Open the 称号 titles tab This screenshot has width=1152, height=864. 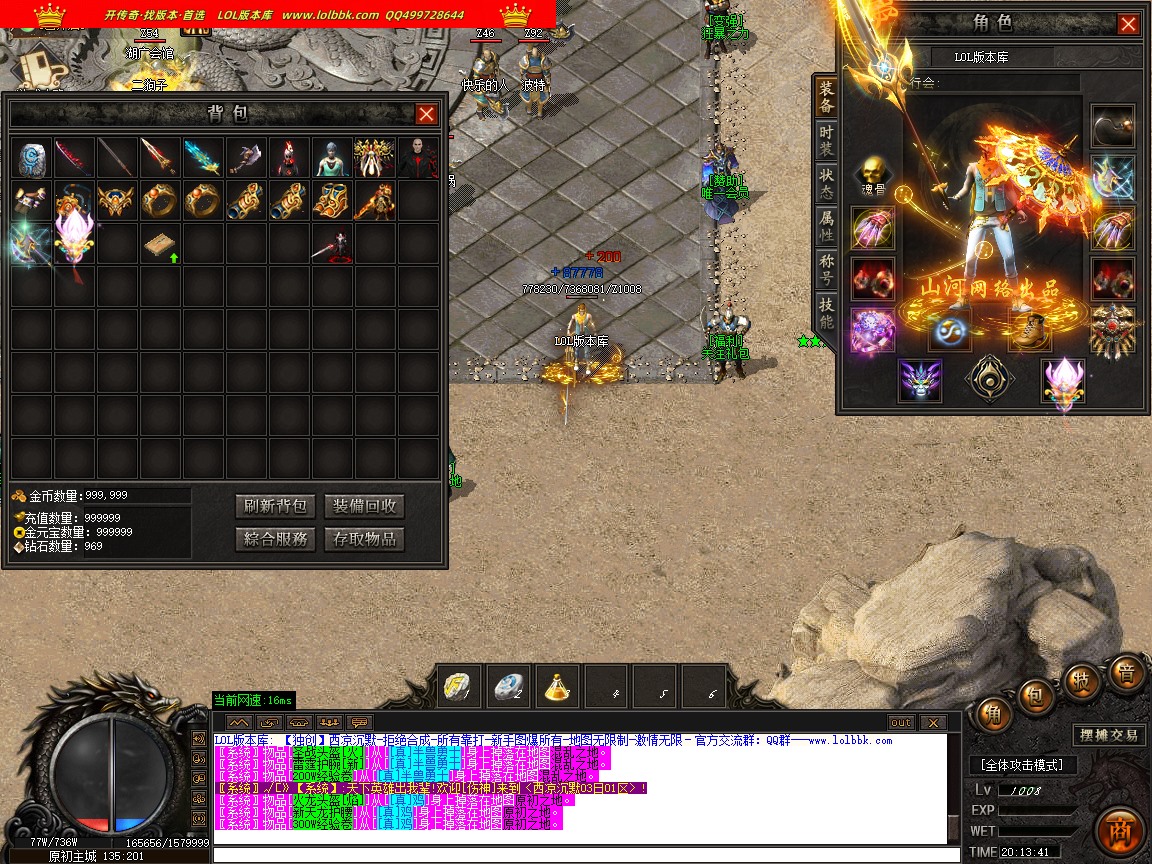(826, 269)
